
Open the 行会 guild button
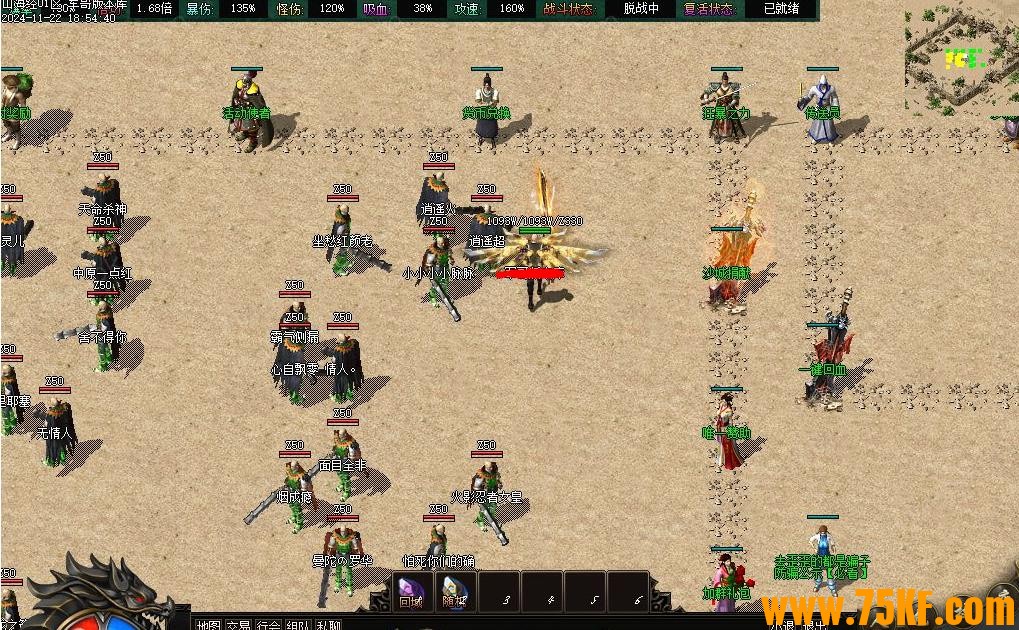click(268, 624)
